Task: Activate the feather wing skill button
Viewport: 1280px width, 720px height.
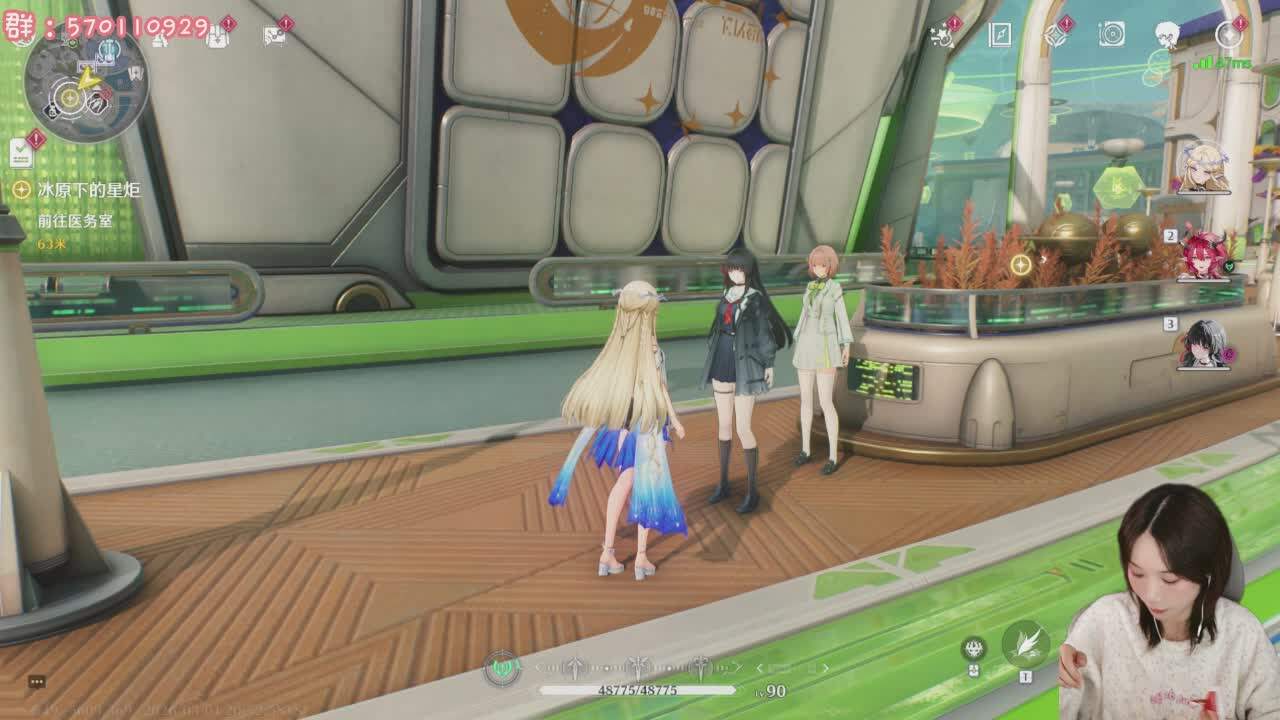Action: (x=1025, y=643)
